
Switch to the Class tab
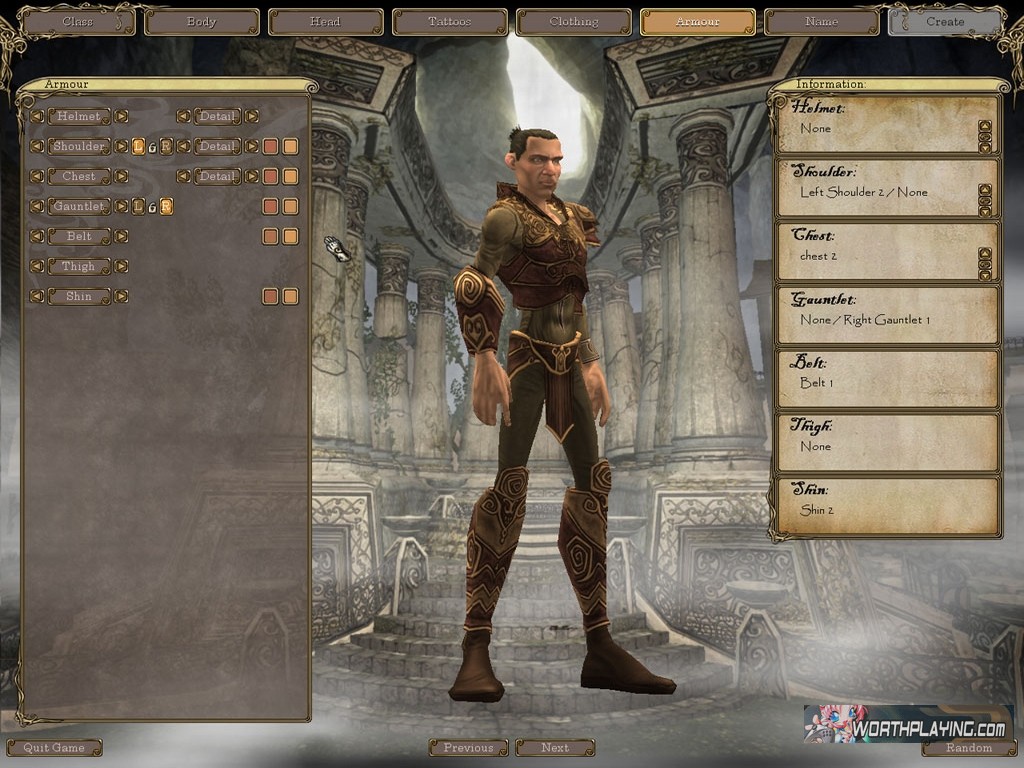[x=77, y=21]
